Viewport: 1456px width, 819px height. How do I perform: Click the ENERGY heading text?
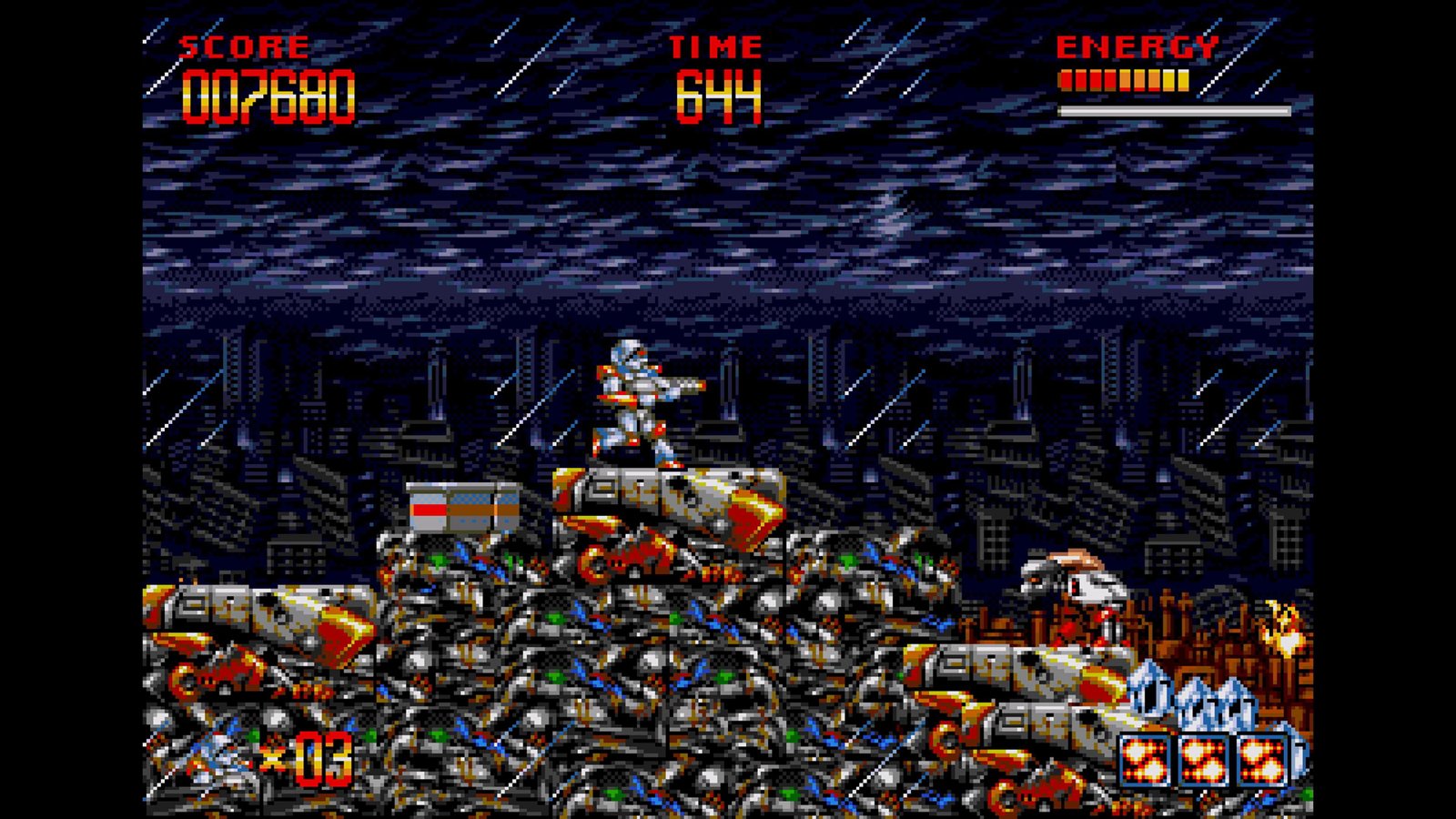pos(1137,44)
